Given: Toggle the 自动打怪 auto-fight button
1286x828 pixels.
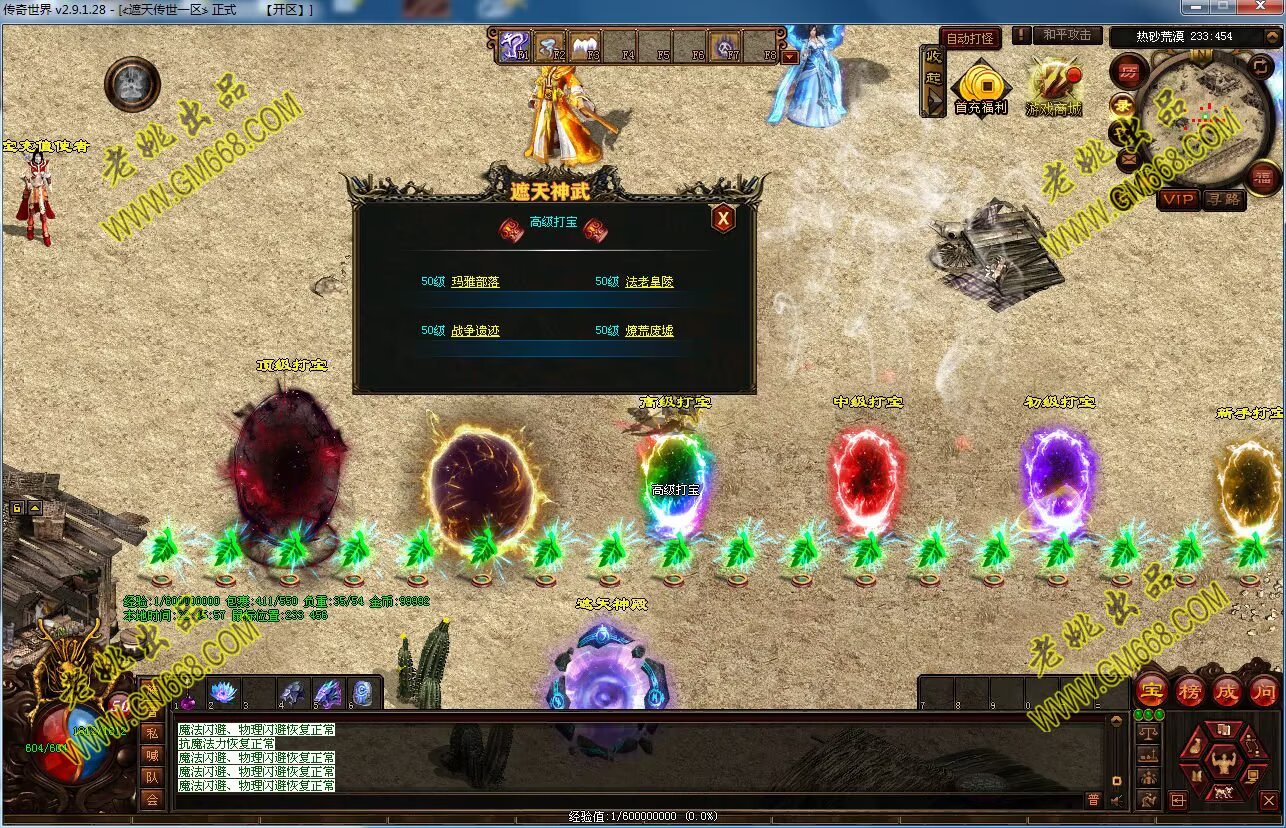Looking at the screenshot, I should [970, 38].
